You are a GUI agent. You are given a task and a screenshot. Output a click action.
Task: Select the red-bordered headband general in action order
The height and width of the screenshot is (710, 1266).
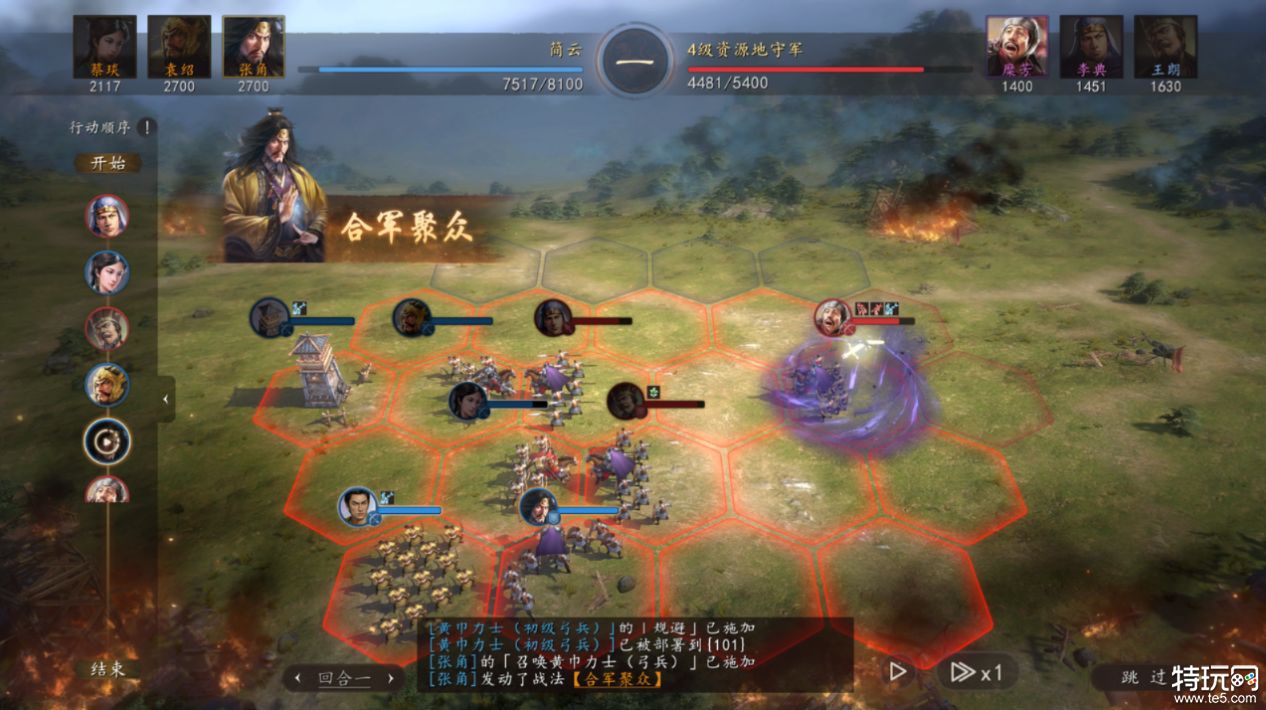[107, 328]
